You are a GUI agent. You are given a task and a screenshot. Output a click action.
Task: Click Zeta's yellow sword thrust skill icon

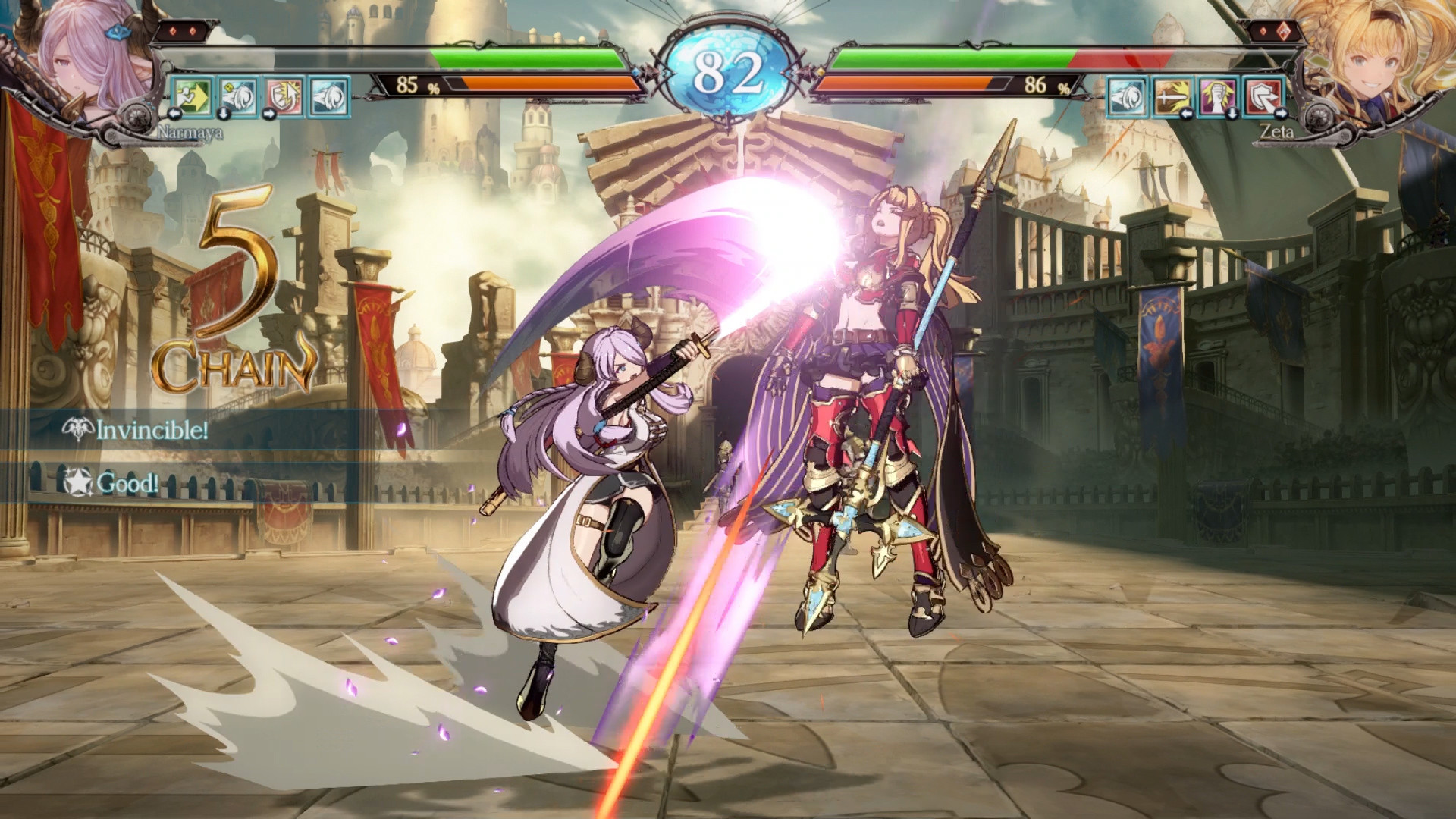click(x=1172, y=96)
